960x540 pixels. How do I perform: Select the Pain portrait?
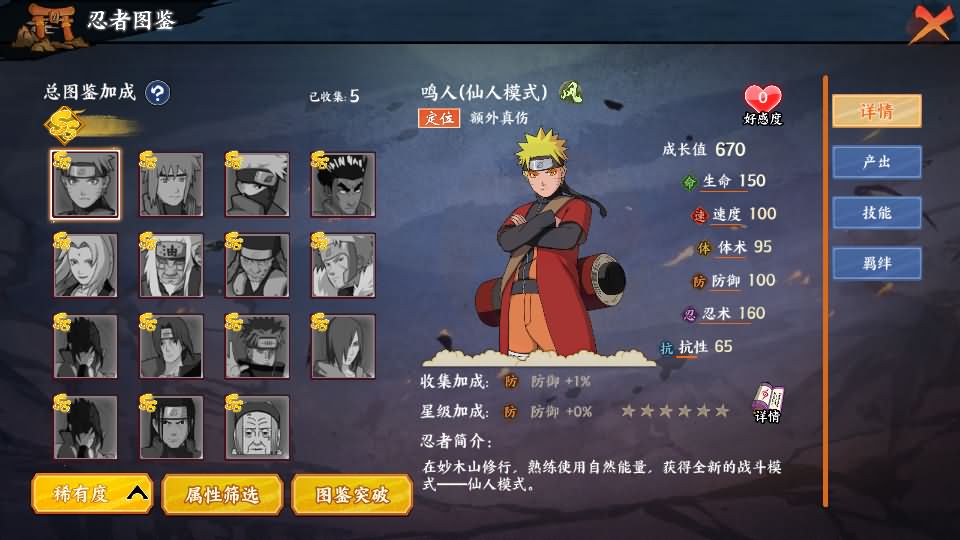tap(257, 347)
